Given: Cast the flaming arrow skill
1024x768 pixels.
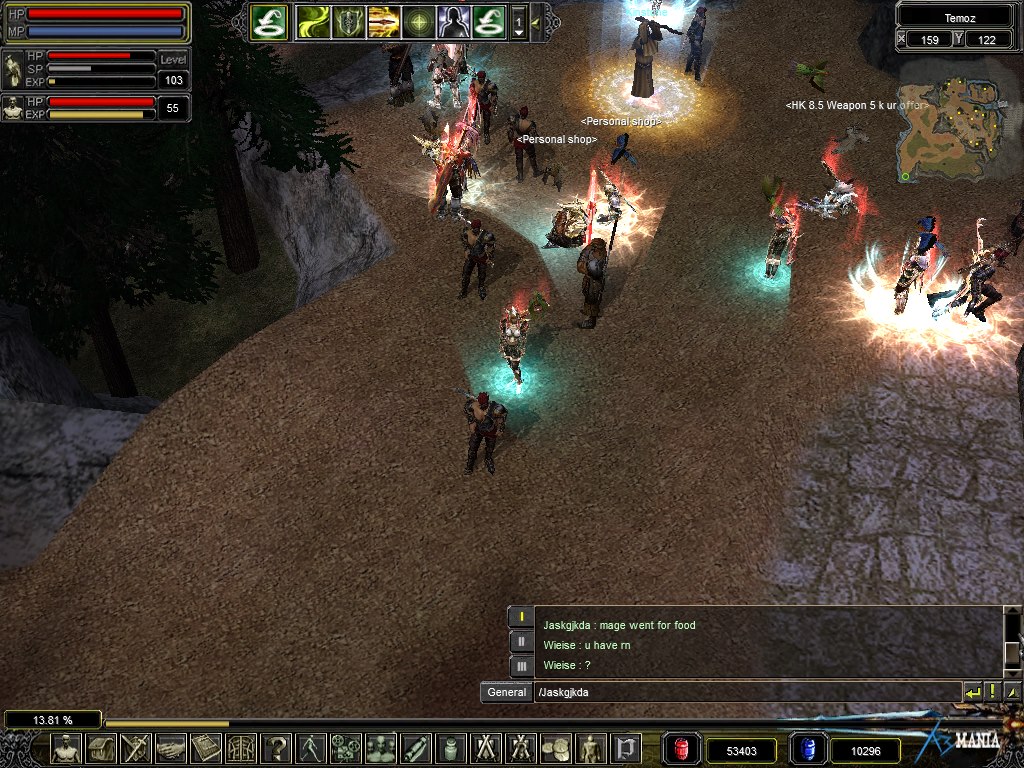Looking at the screenshot, I should pos(383,21).
